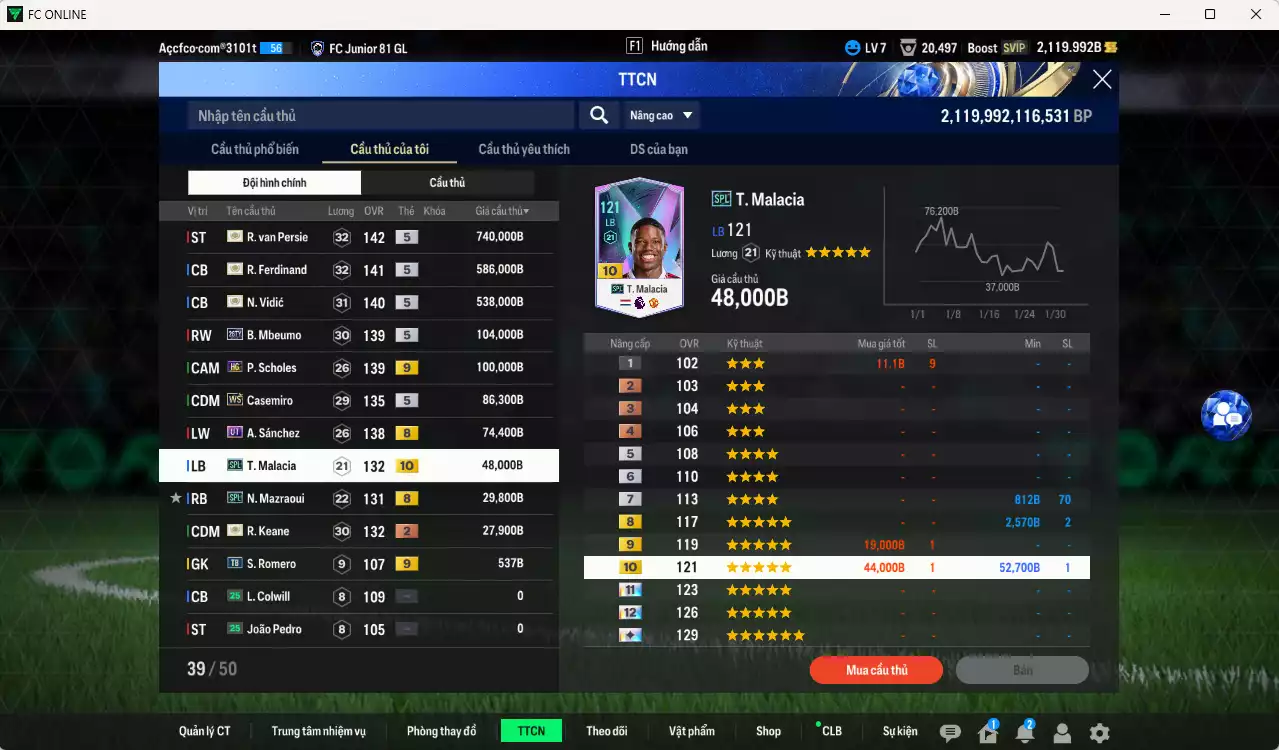The image size is (1279, 750).
Task: Sort by the Giá cầu thủ column header
Action: [x=502, y=211]
